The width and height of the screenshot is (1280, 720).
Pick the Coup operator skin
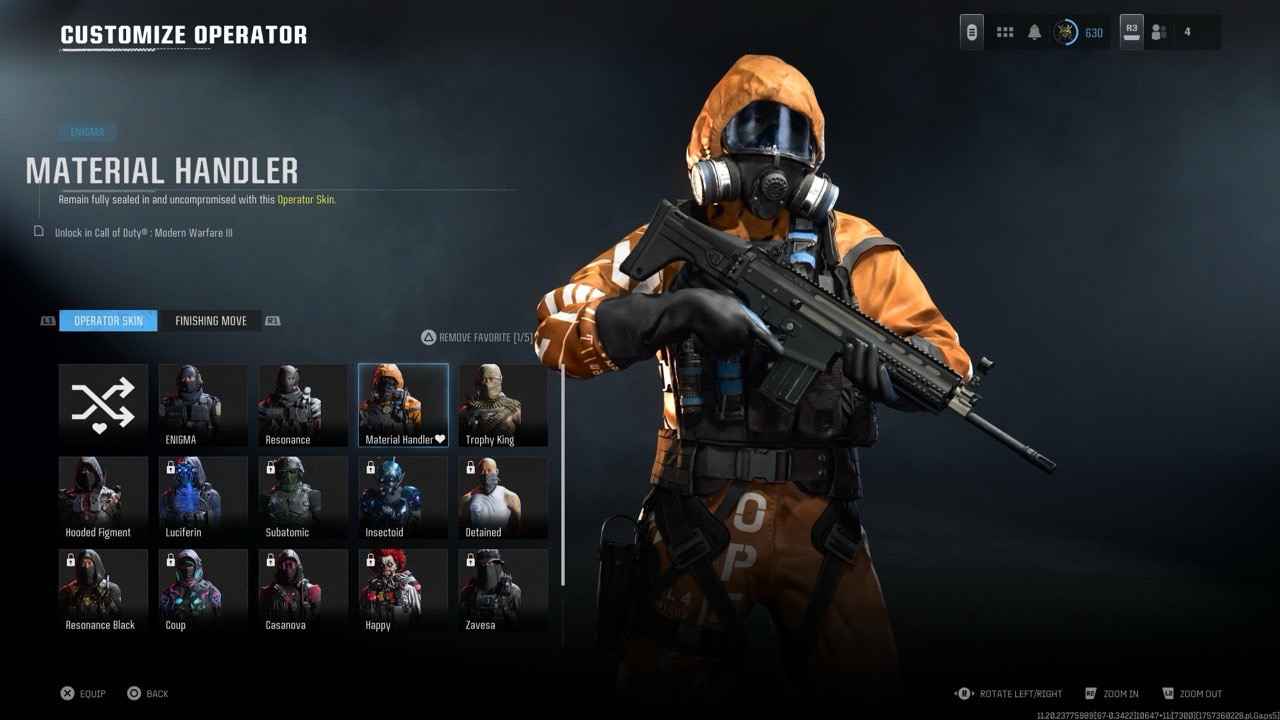point(203,590)
